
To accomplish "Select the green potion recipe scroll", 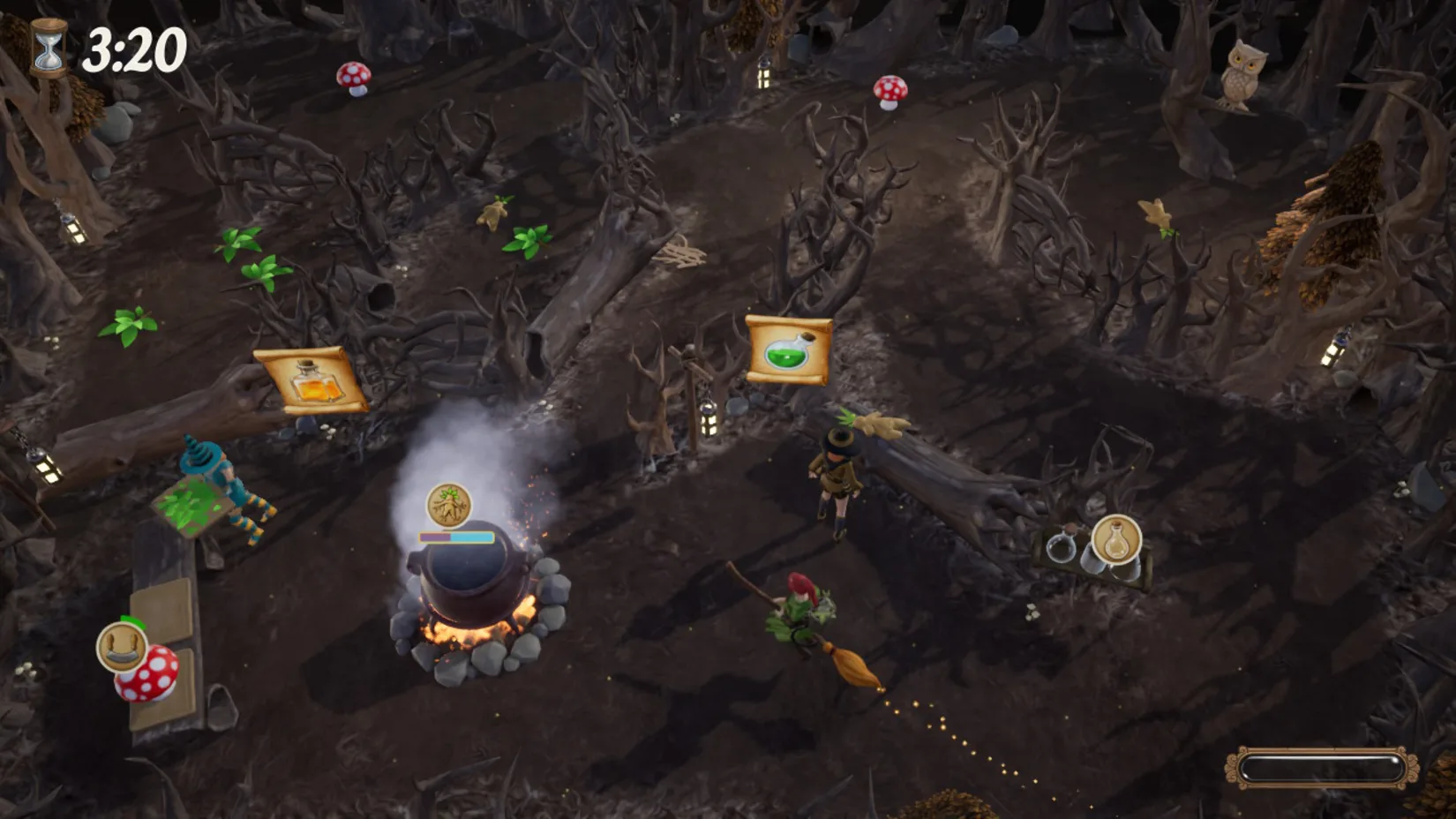I will 788,350.
